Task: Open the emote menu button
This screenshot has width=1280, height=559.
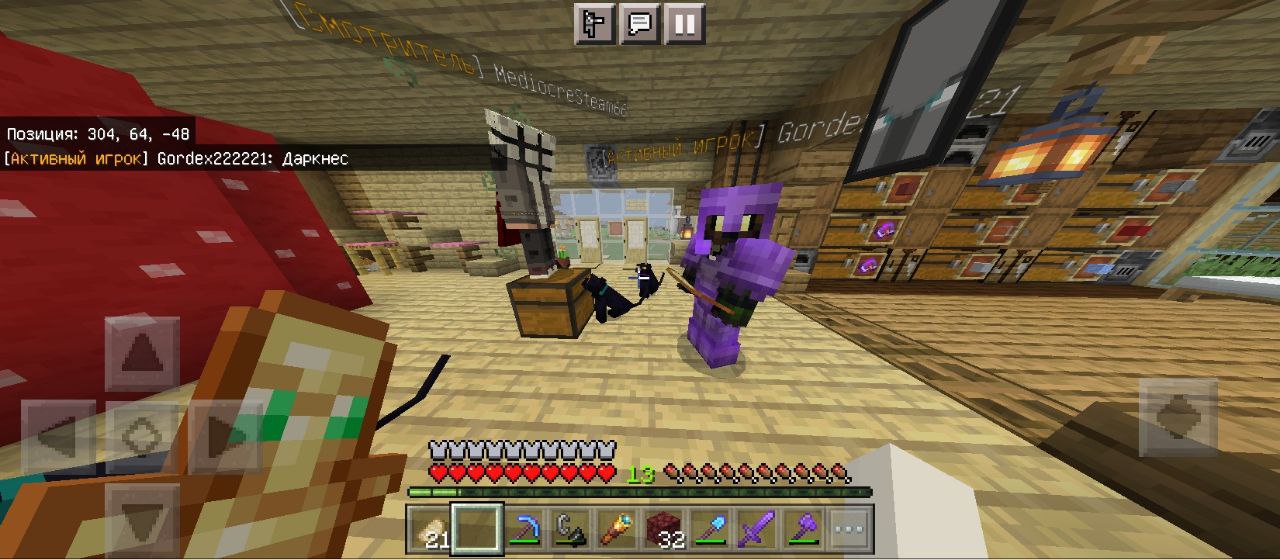Action: click(594, 24)
